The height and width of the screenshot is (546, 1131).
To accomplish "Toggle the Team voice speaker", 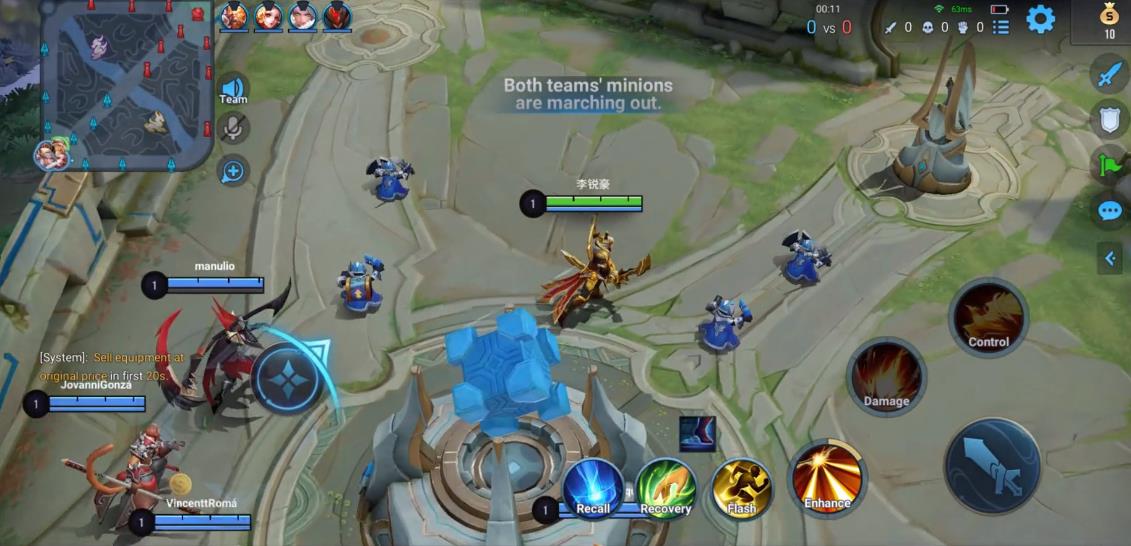I will [x=233, y=89].
